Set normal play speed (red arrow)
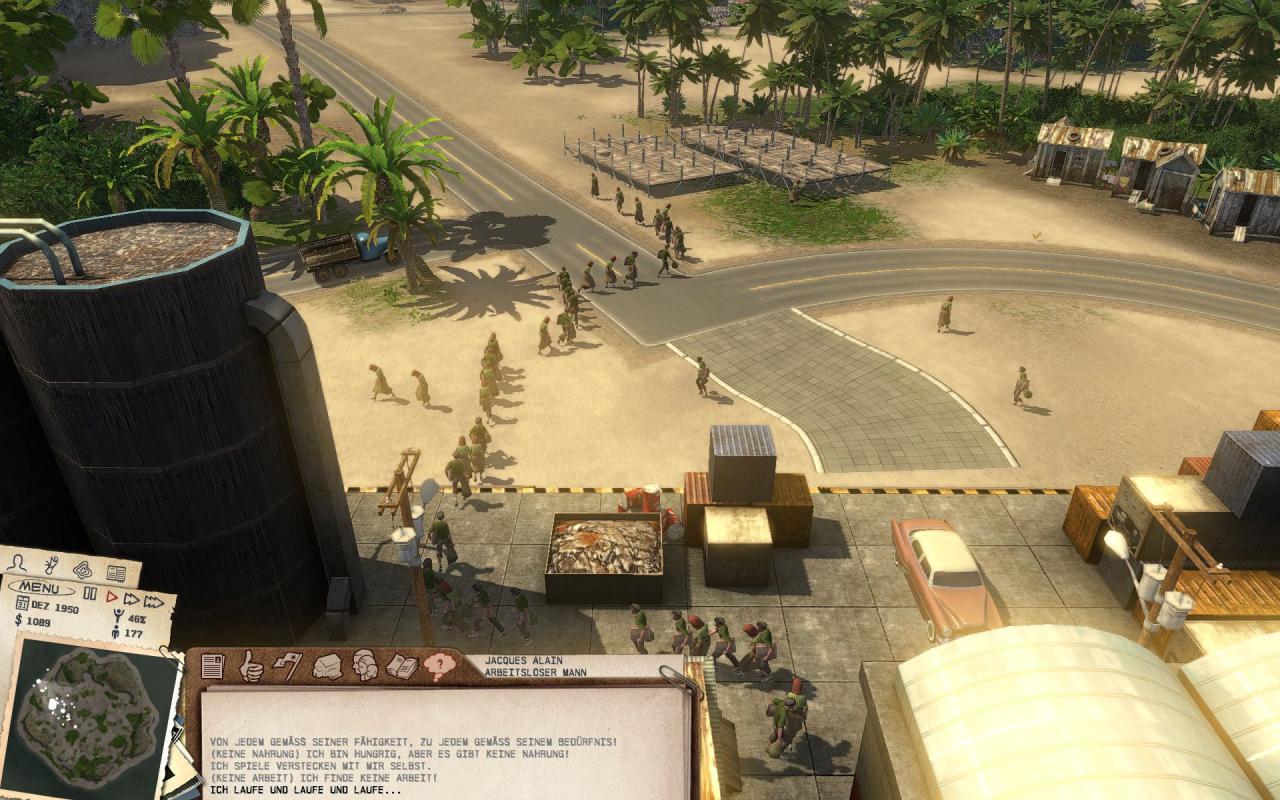This screenshot has width=1280, height=800. click(x=111, y=598)
